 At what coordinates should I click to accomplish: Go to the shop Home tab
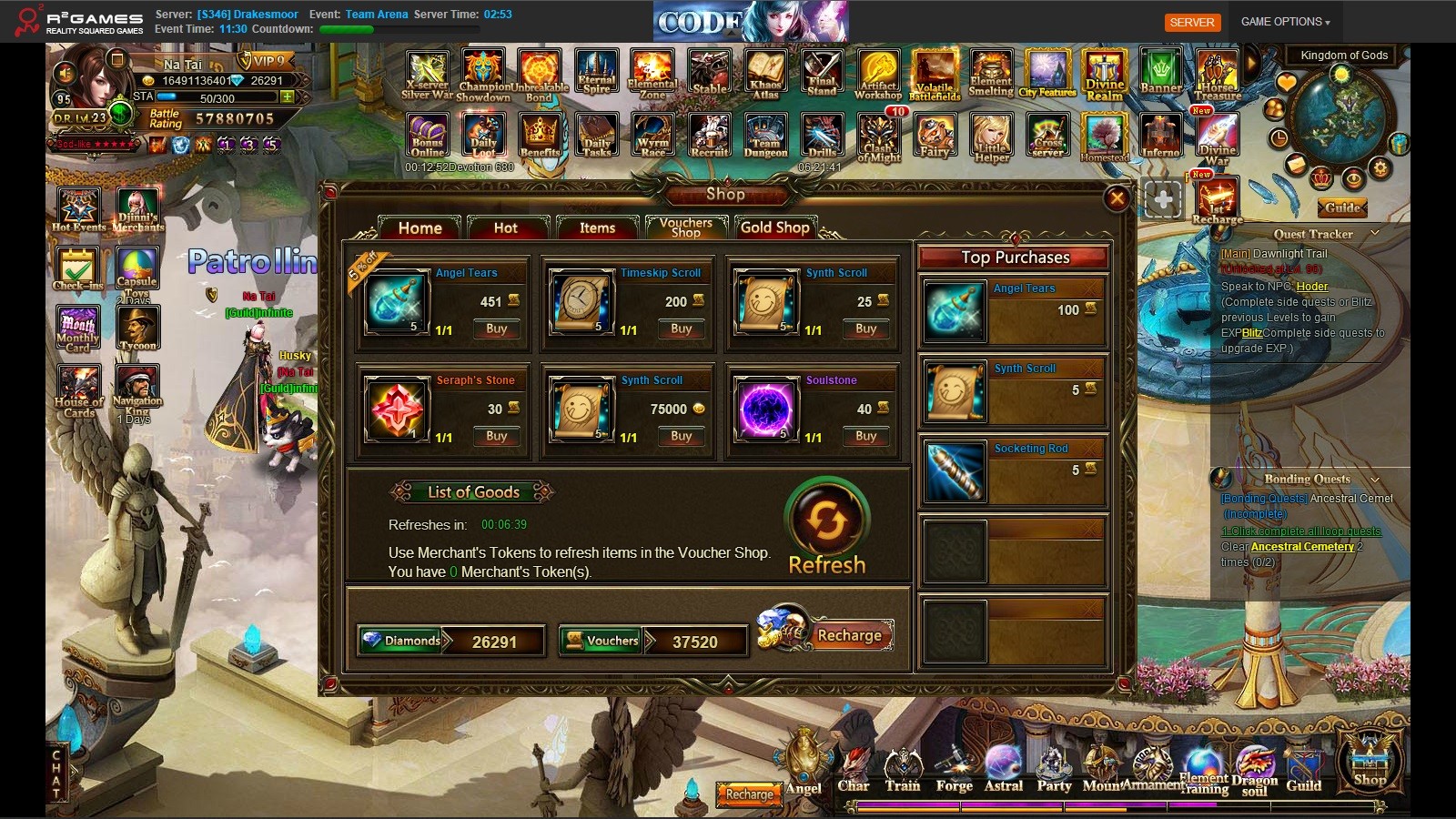(420, 227)
